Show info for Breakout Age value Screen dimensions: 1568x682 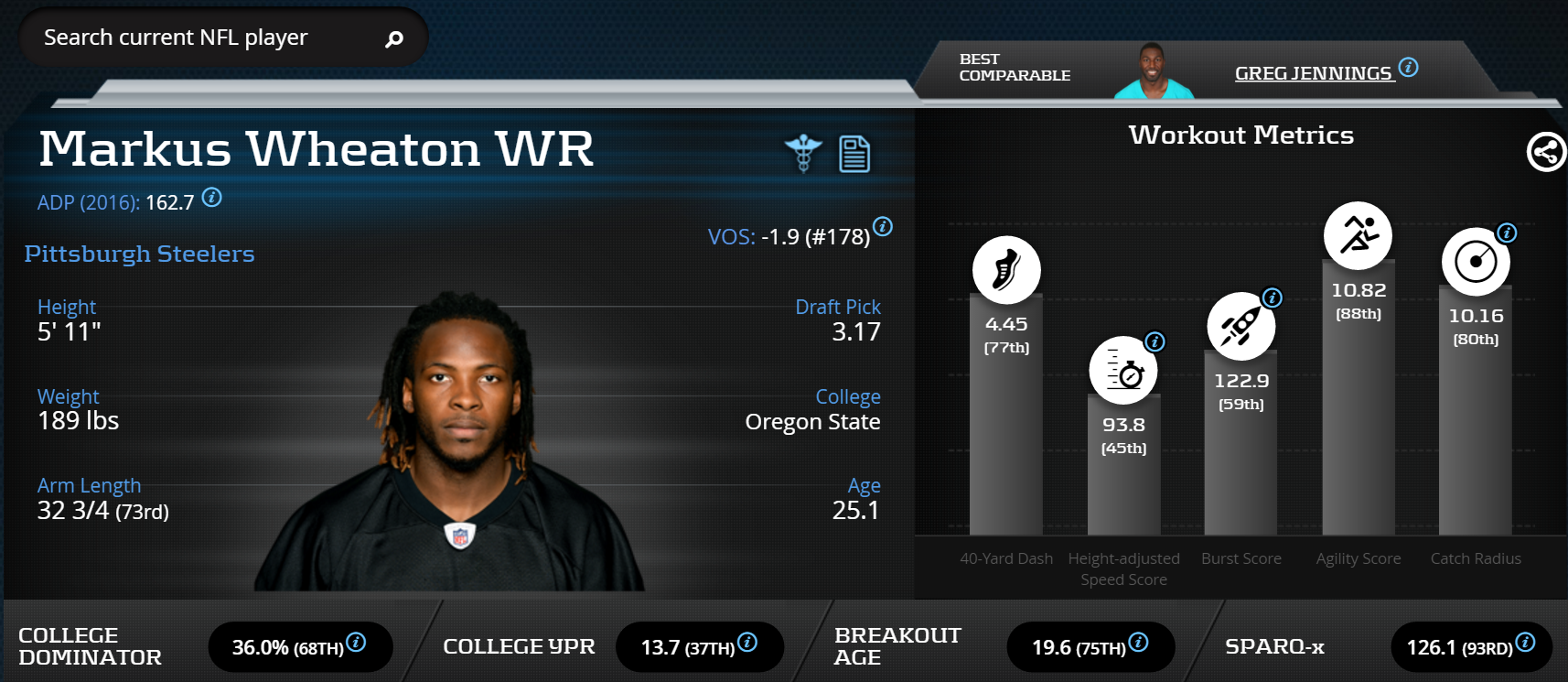pos(1139,643)
